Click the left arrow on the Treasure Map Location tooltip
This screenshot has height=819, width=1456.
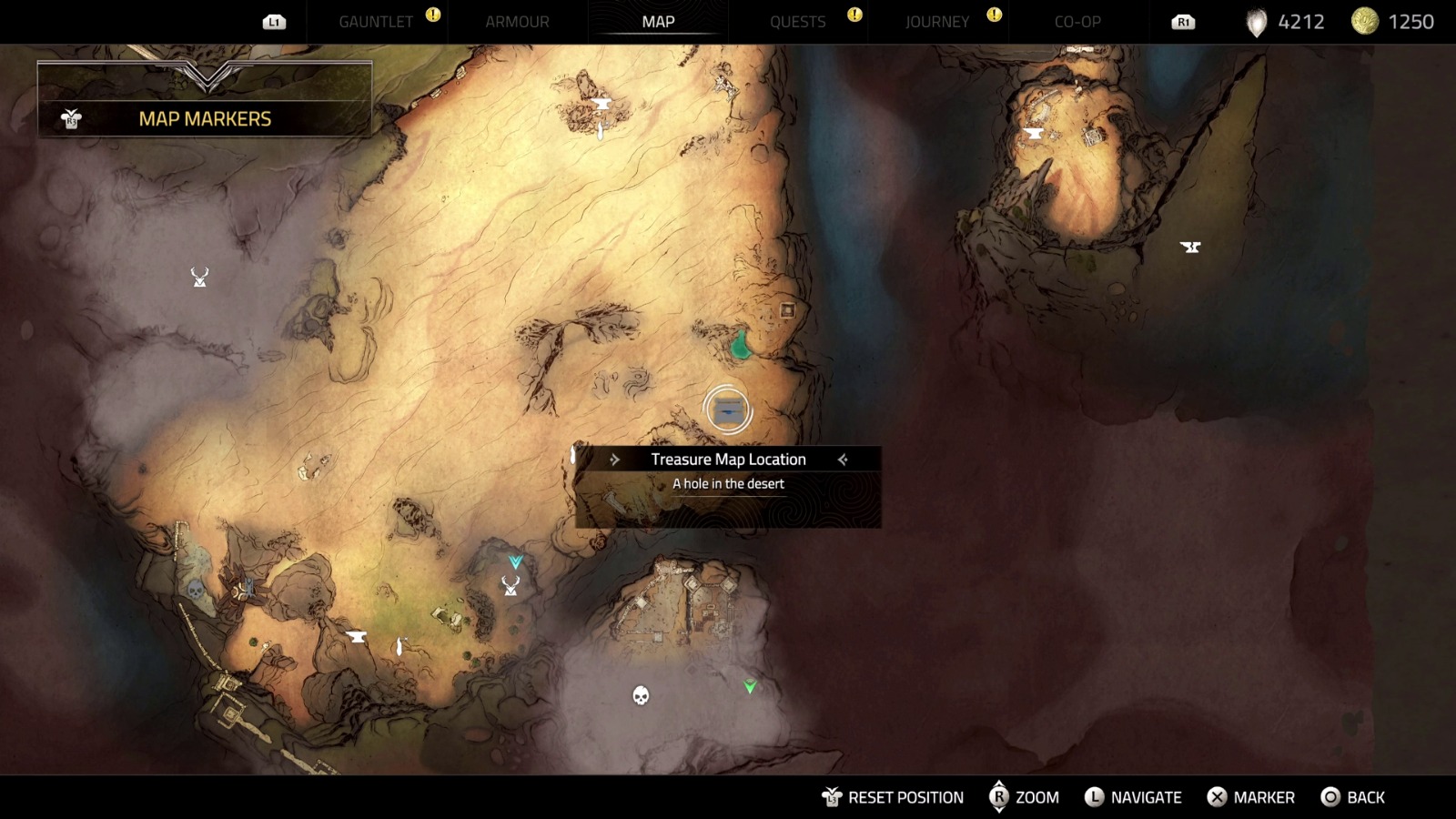[x=617, y=460]
